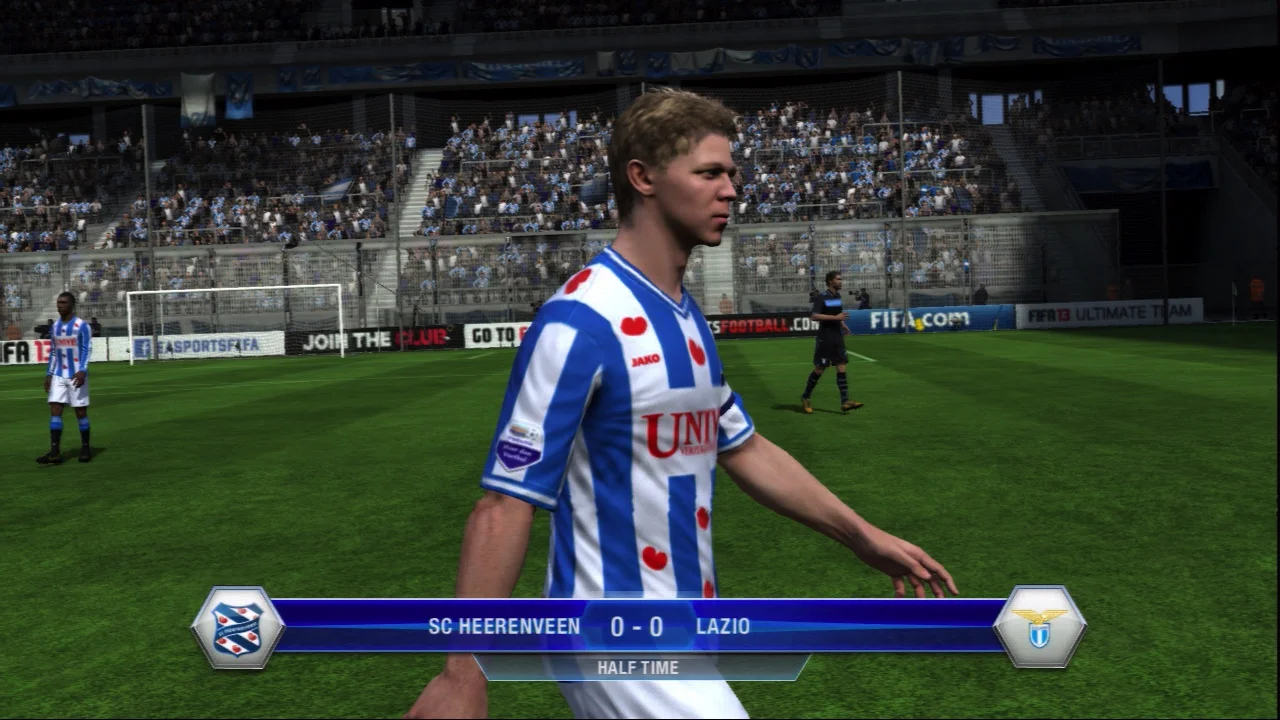The width and height of the screenshot is (1280, 720).
Task: Toggle the HALF TIME banner display
Action: click(640, 667)
